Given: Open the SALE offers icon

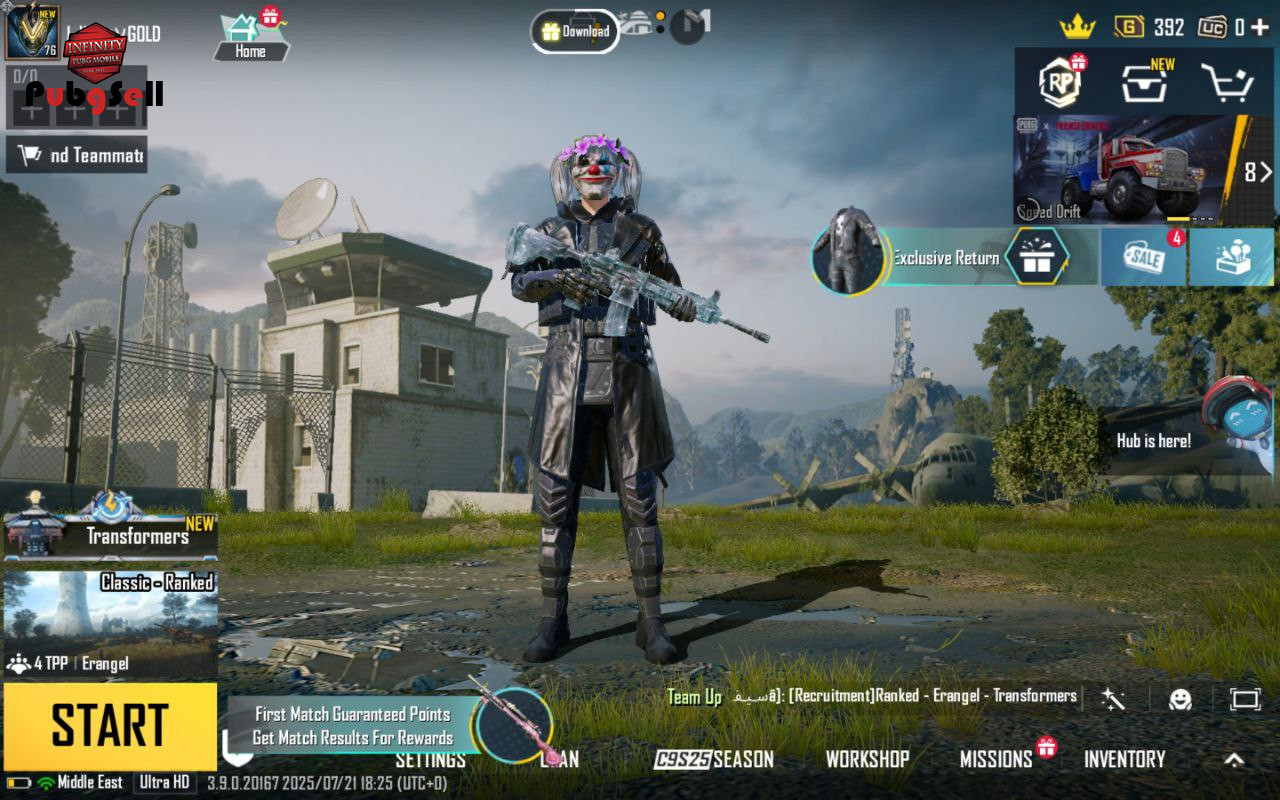Looking at the screenshot, I should point(1142,258).
